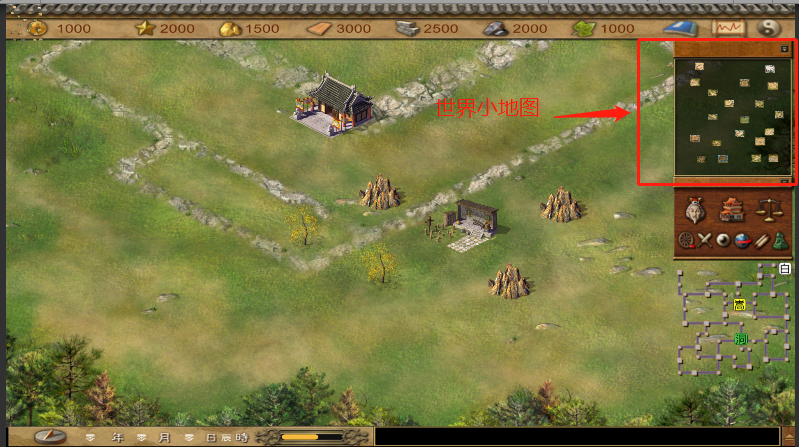Click the yellow marker on route map
The width and height of the screenshot is (799, 447).
click(x=739, y=304)
